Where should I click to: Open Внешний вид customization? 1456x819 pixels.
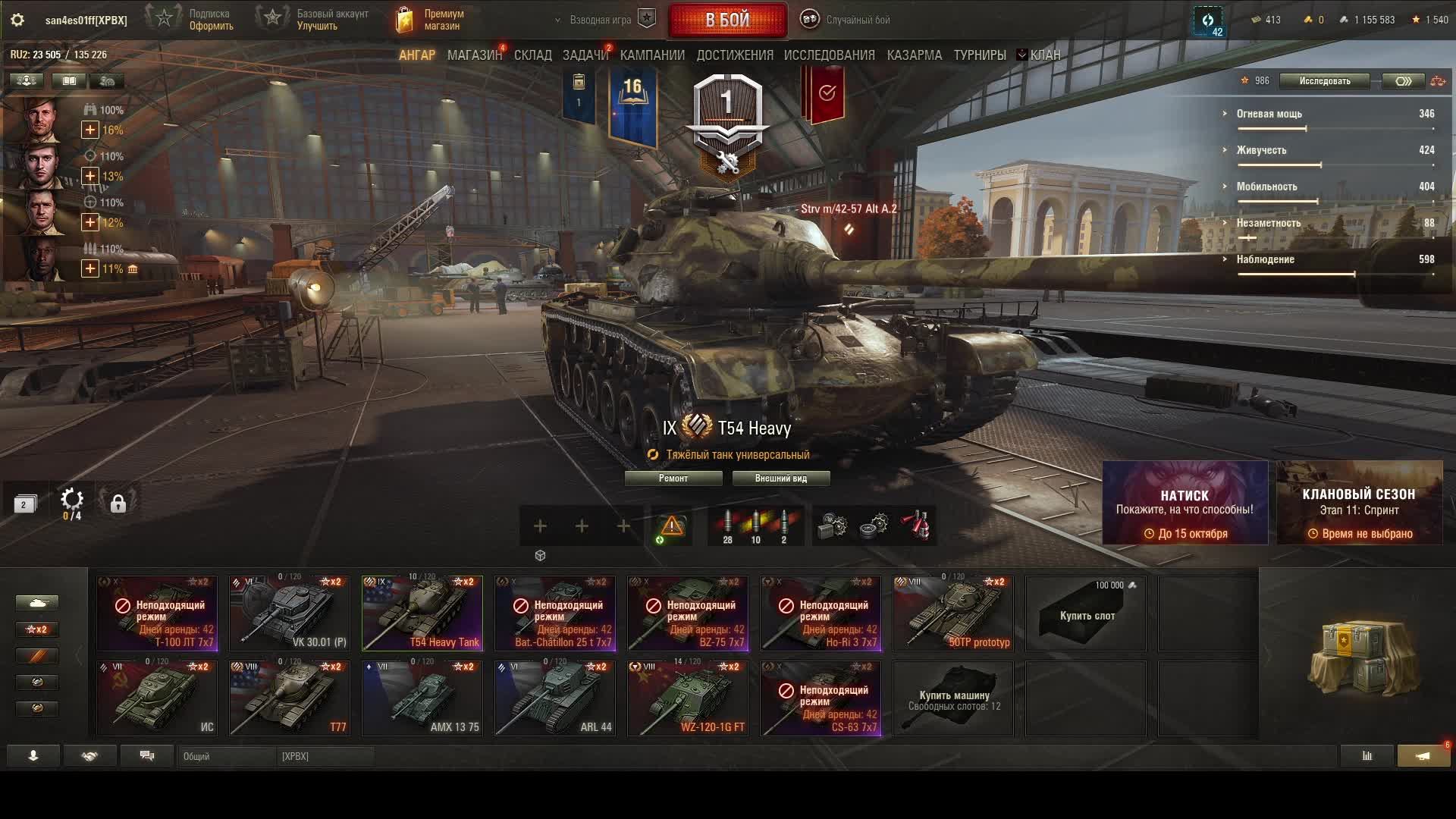point(780,479)
